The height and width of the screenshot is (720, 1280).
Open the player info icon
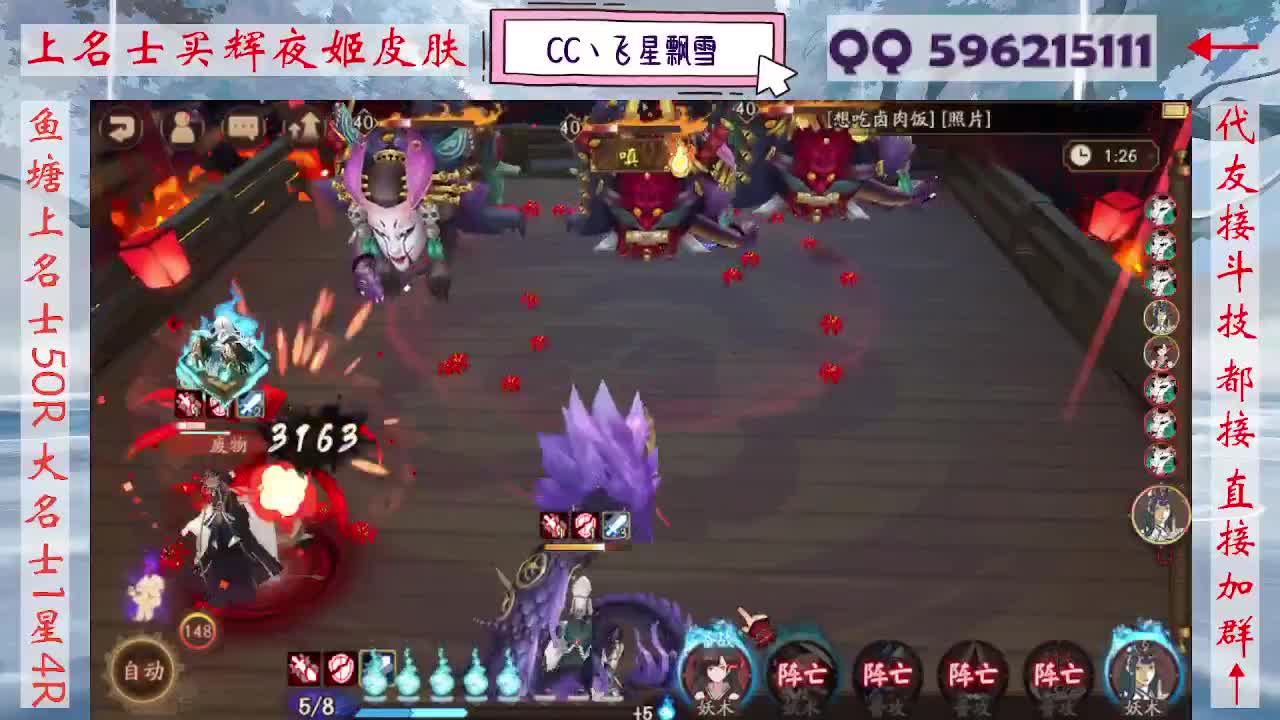coord(181,127)
